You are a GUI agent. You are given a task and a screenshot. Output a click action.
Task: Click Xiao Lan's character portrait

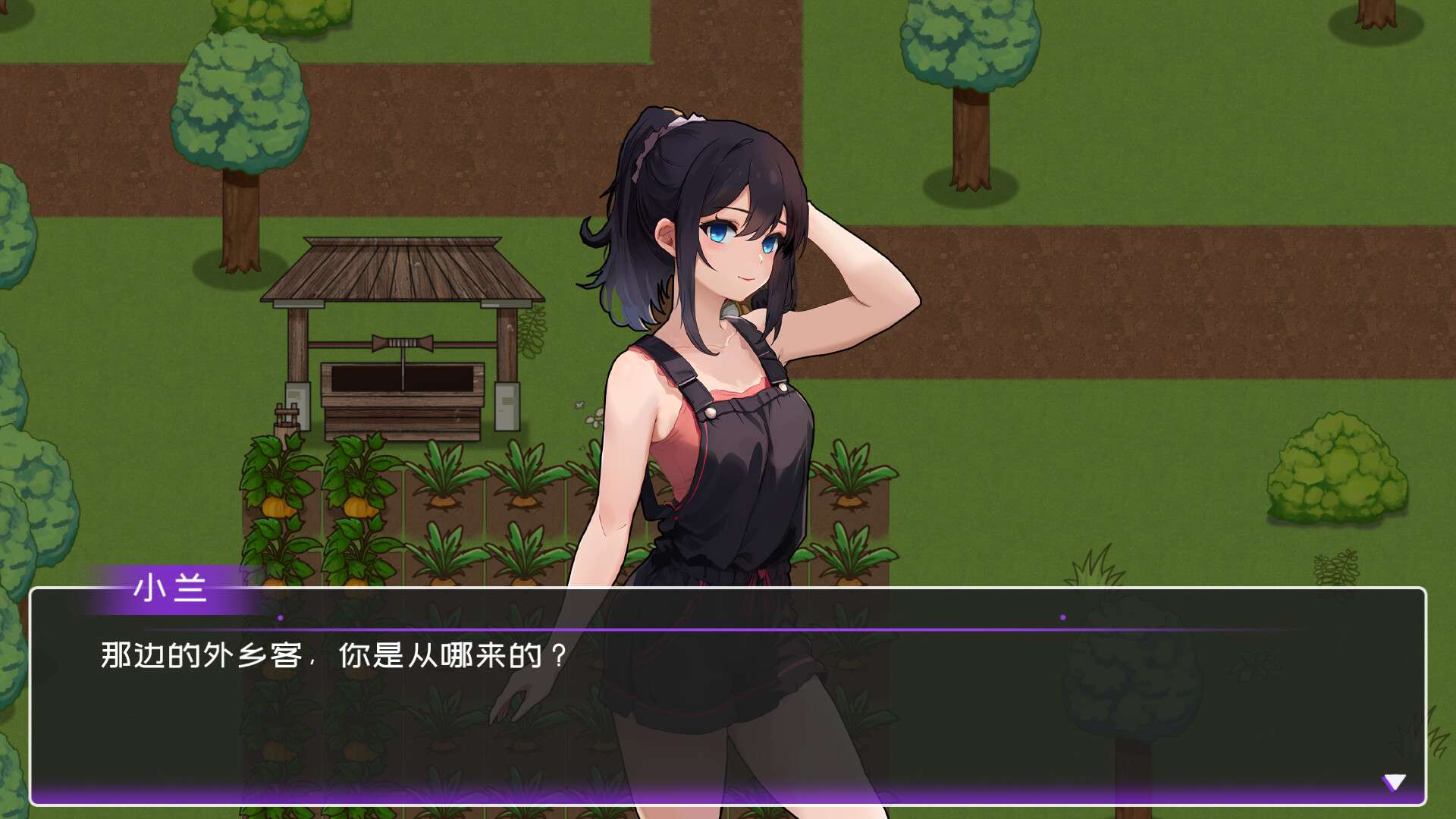tap(728, 341)
